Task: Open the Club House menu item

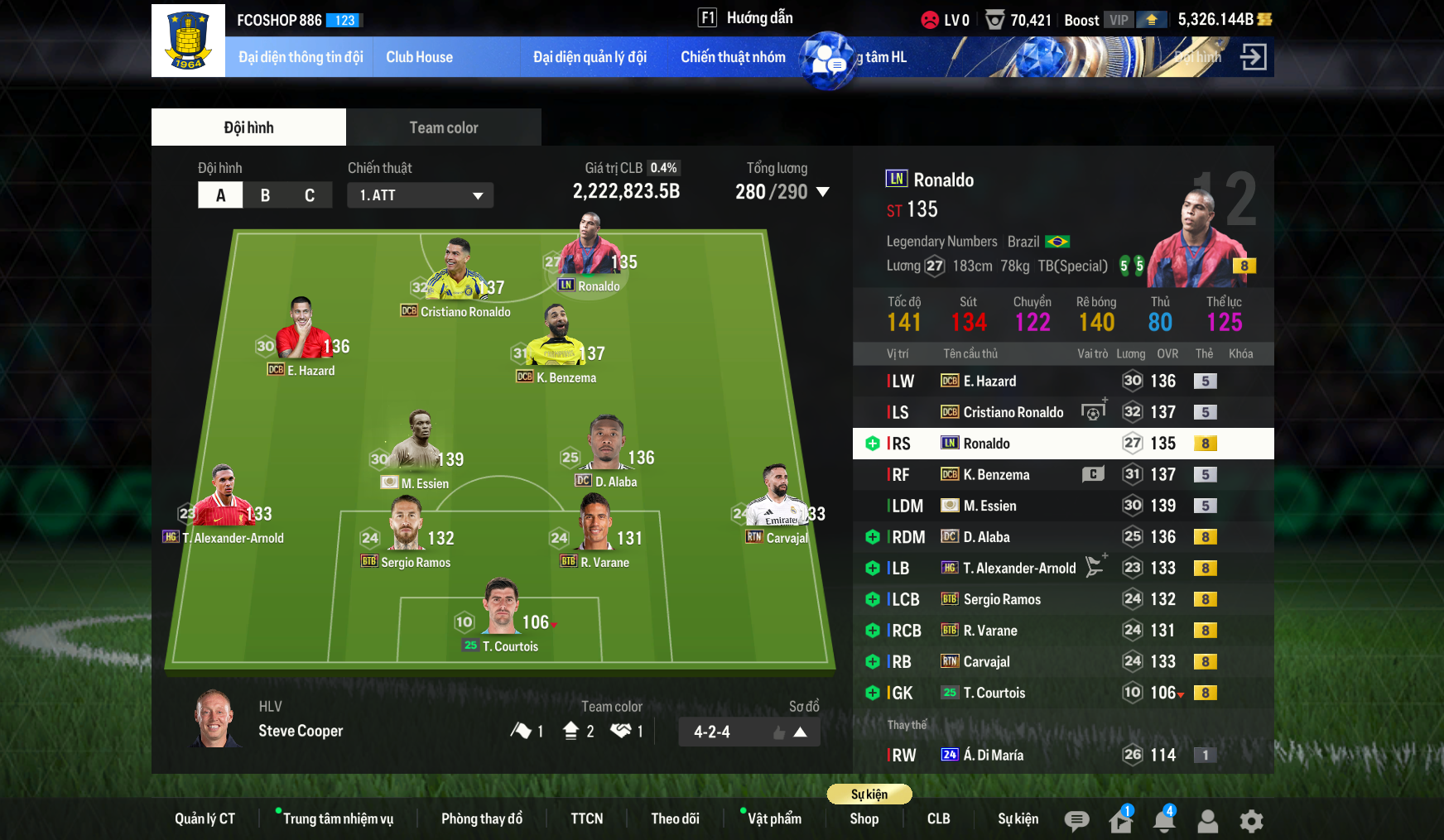Action: tap(419, 56)
